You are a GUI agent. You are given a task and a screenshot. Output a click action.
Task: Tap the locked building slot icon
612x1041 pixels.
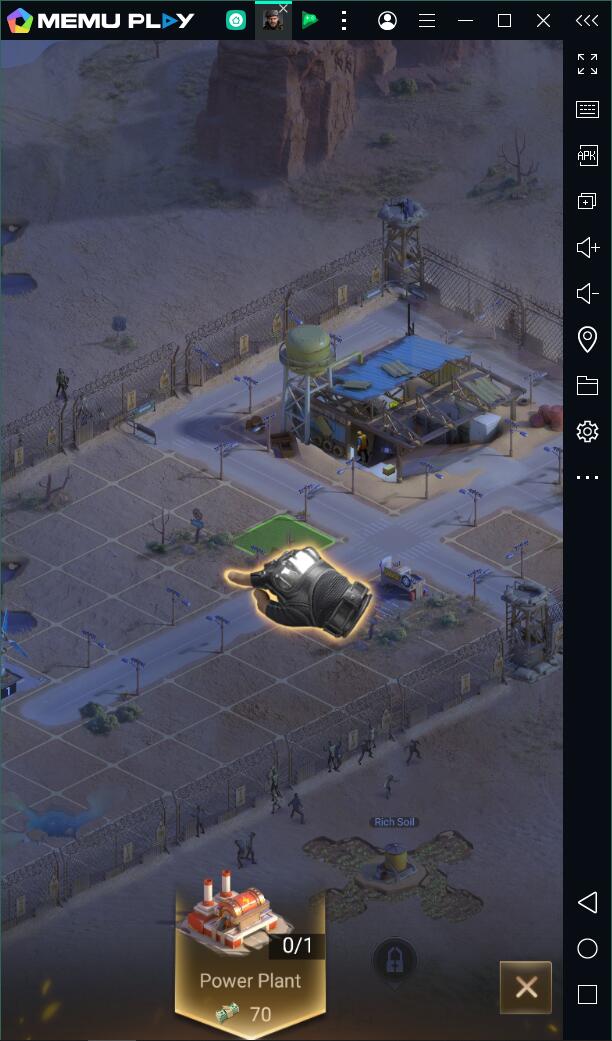394,962
